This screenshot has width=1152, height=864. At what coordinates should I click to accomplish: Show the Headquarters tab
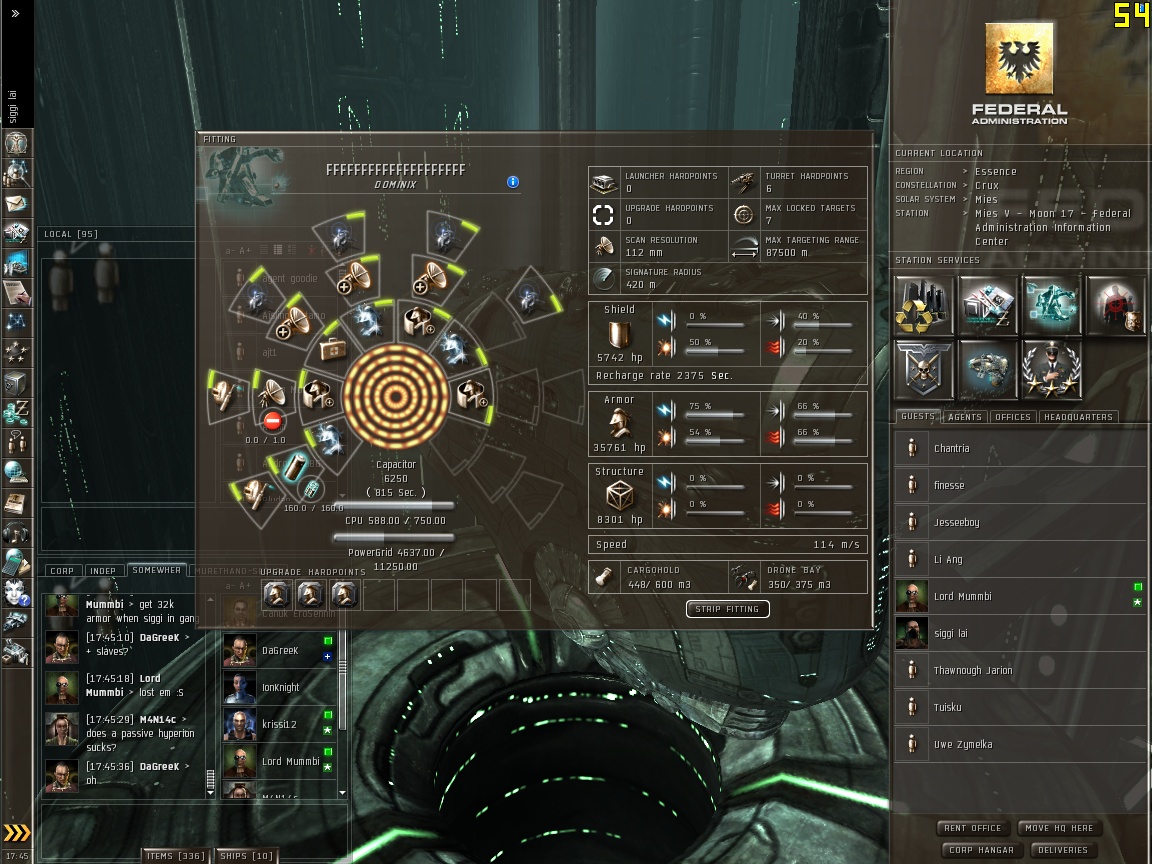tap(1078, 417)
